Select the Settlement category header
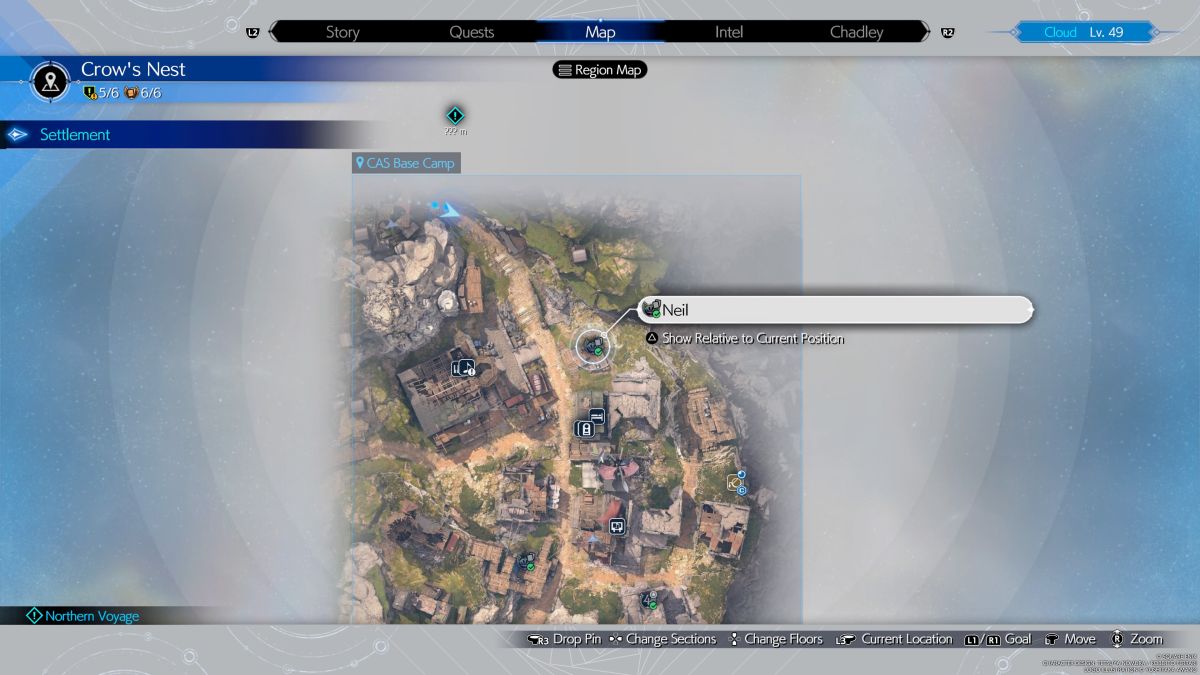This screenshot has width=1200, height=675. (x=75, y=135)
